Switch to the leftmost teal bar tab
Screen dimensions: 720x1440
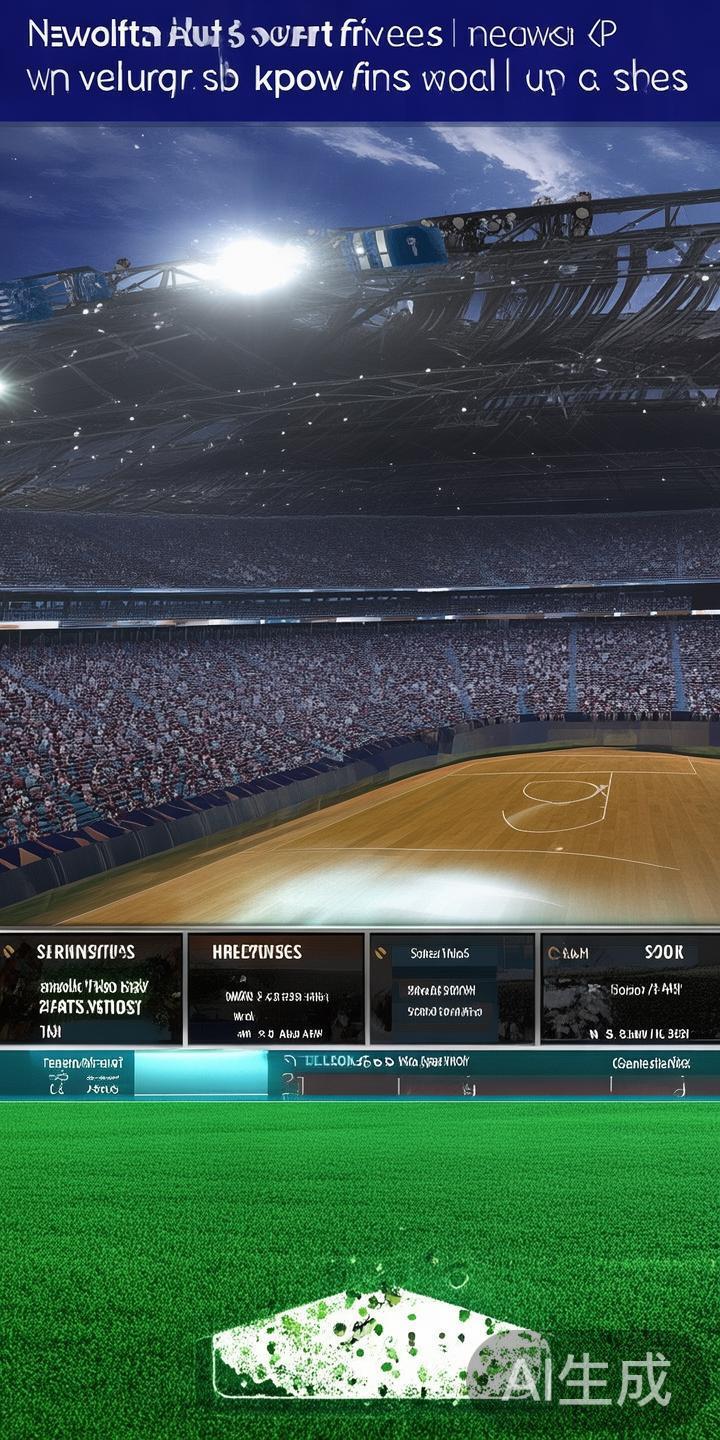(x=67, y=1074)
